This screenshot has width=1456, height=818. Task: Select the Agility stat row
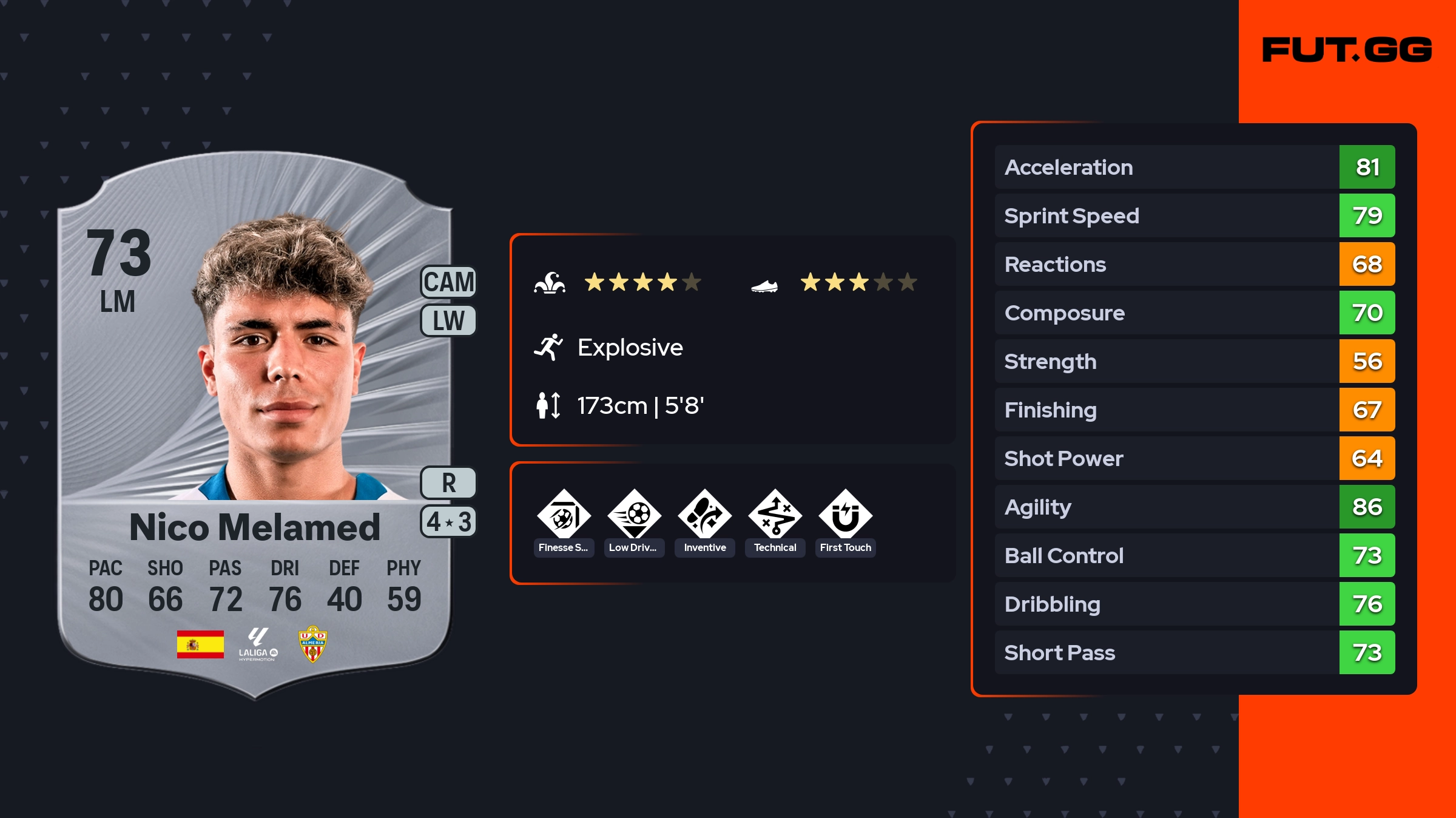1194,507
